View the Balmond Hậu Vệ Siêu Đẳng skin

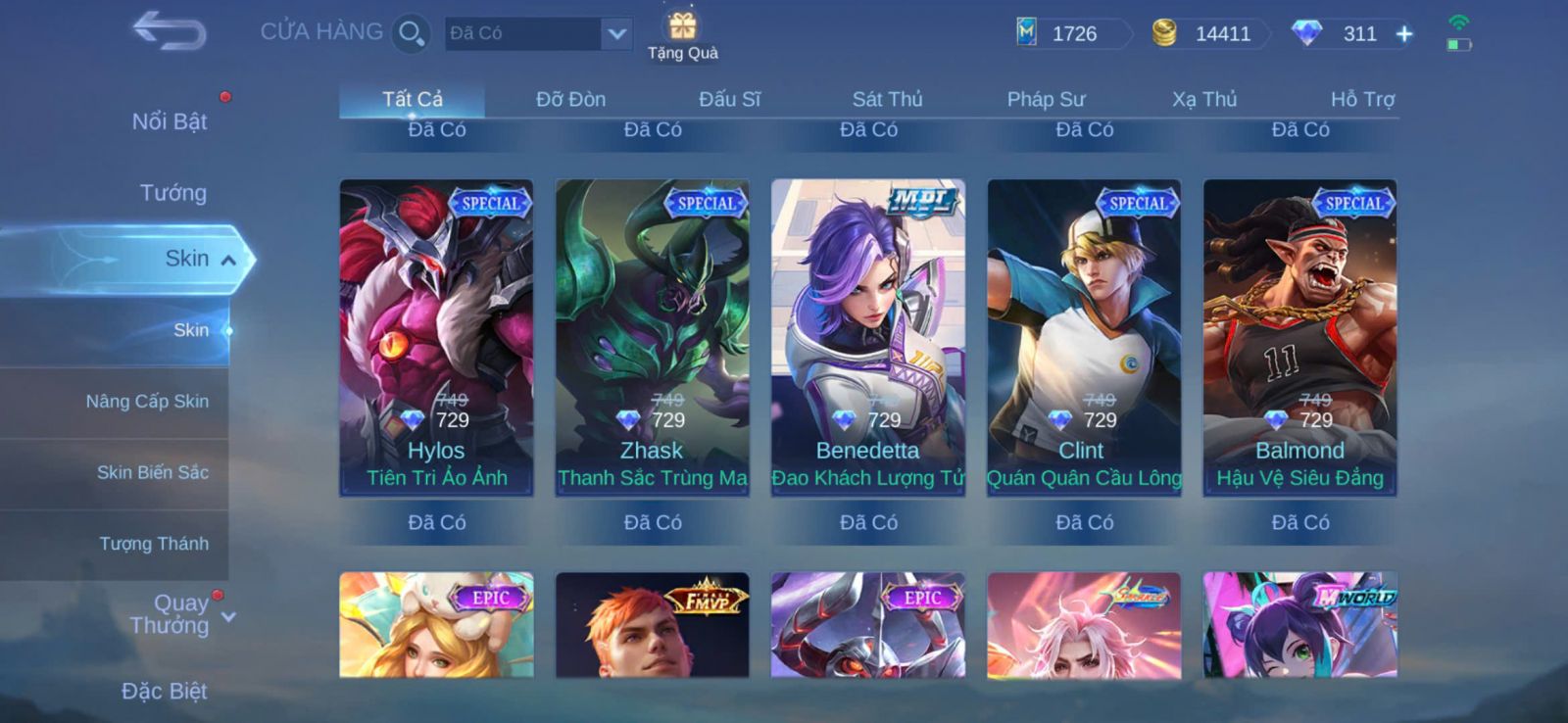pyautogui.click(x=1299, y=338)
